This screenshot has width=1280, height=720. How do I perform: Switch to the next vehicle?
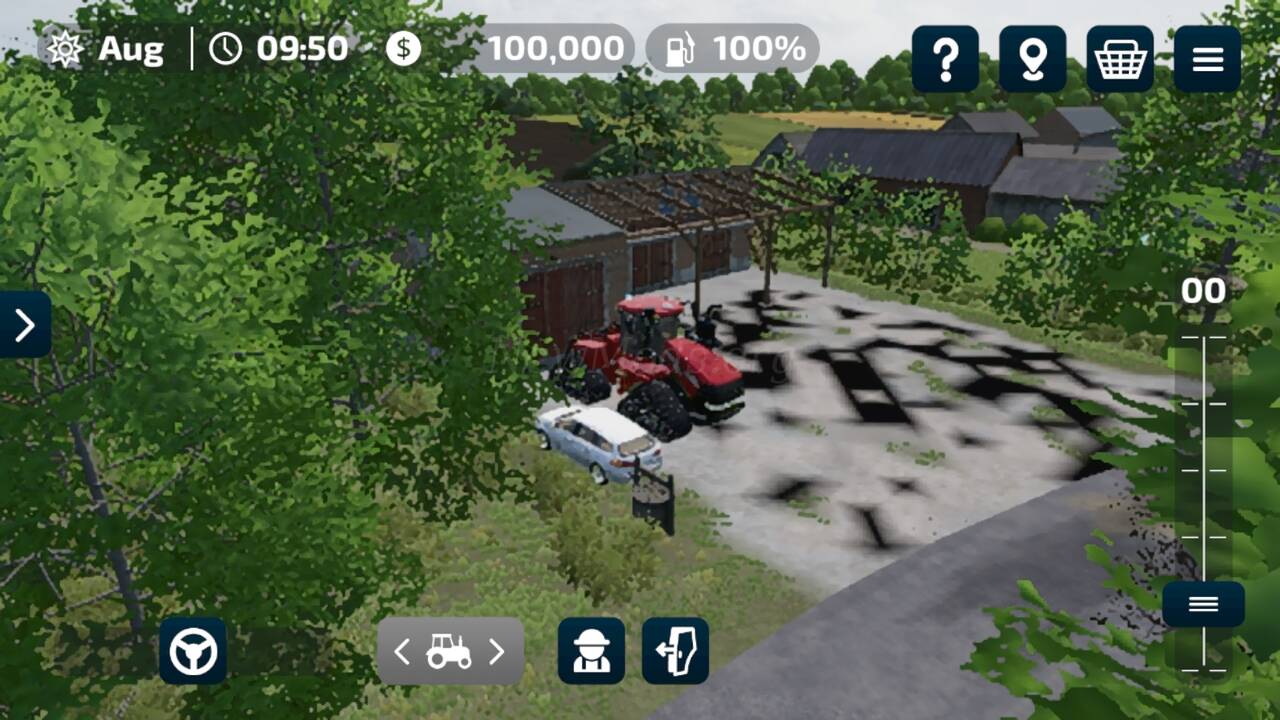497,652
